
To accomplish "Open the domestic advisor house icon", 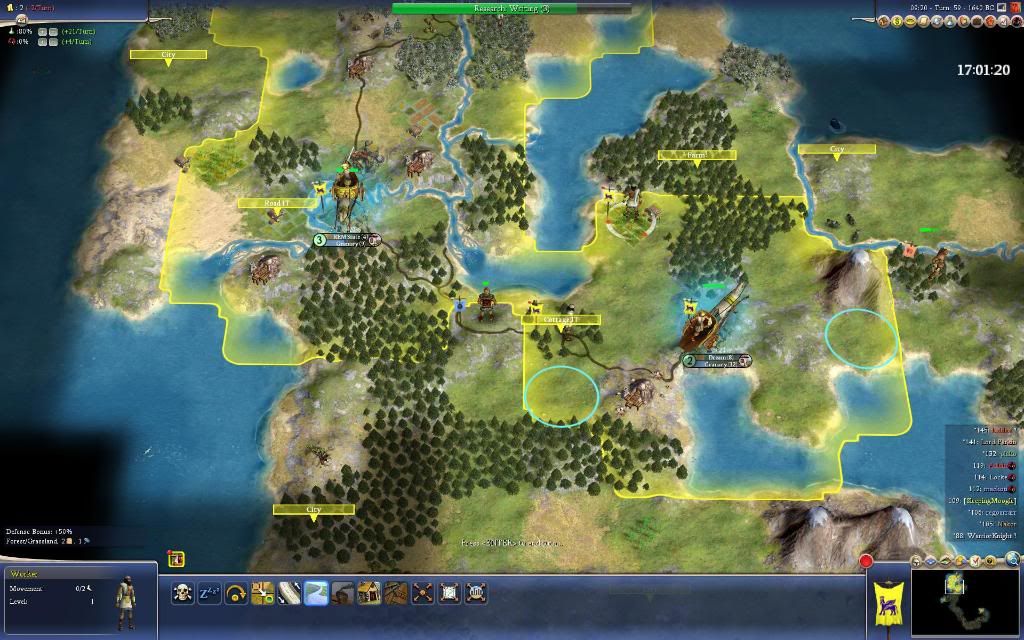I will tap(885, 20).
